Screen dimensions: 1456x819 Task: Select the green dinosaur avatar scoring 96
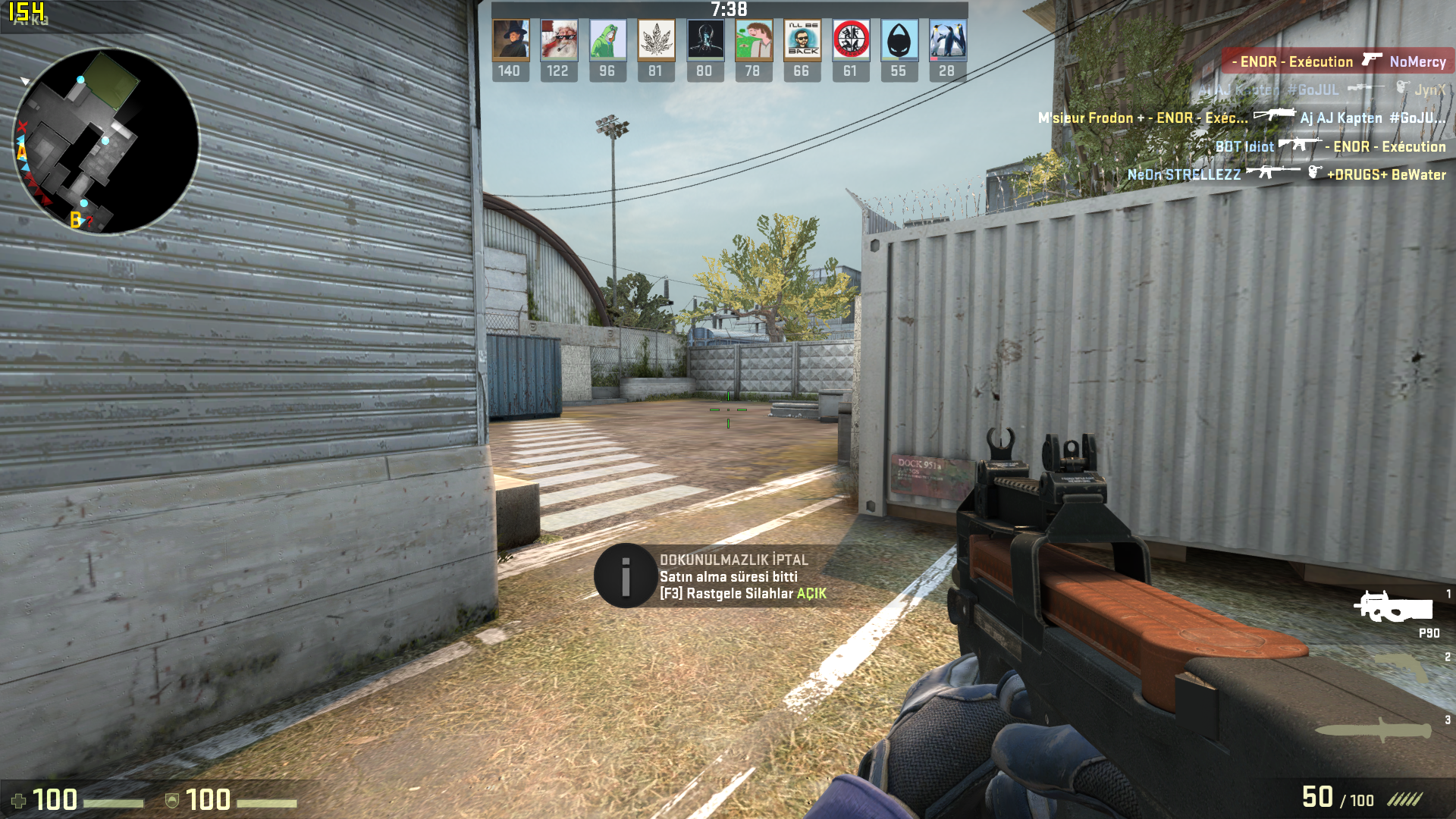607,40
